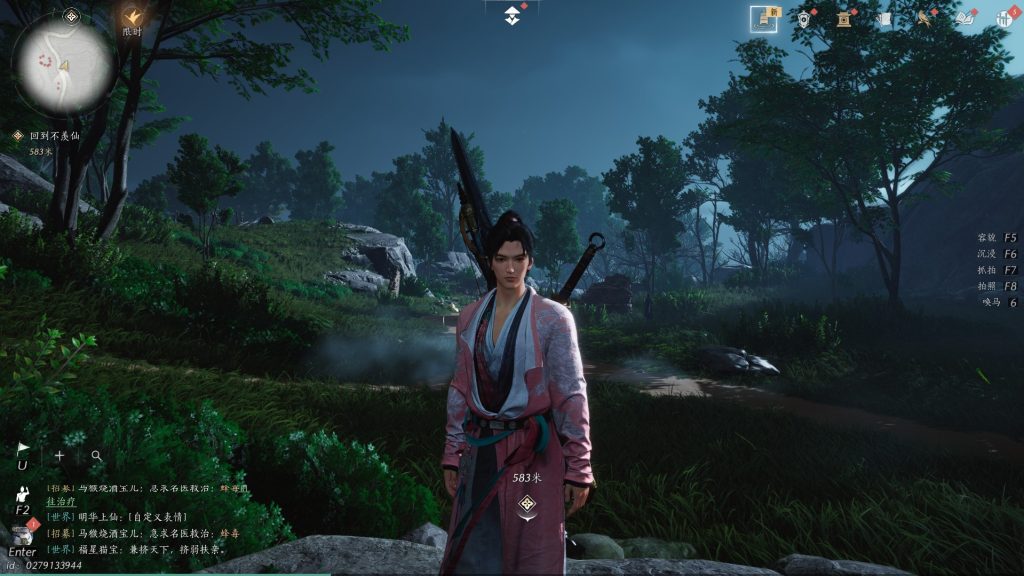This screenshot has width=1024, height=576.
Task: Open the book and quill journal icon
Action: click(x=965, y=18)
